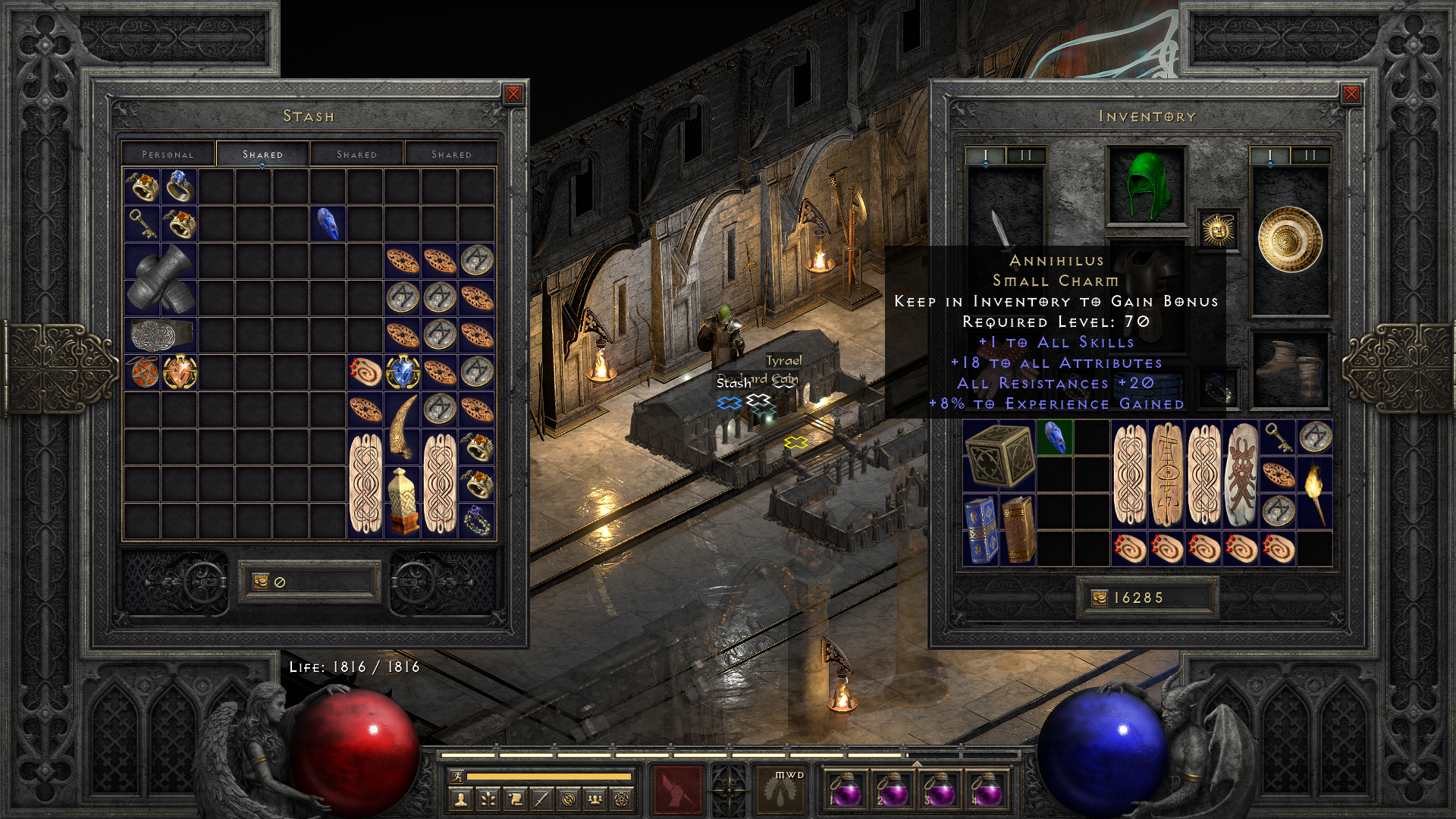The image size is (1456, 819).
Task: Click the circular waypoint menu icon
Action: coord(570,799)
